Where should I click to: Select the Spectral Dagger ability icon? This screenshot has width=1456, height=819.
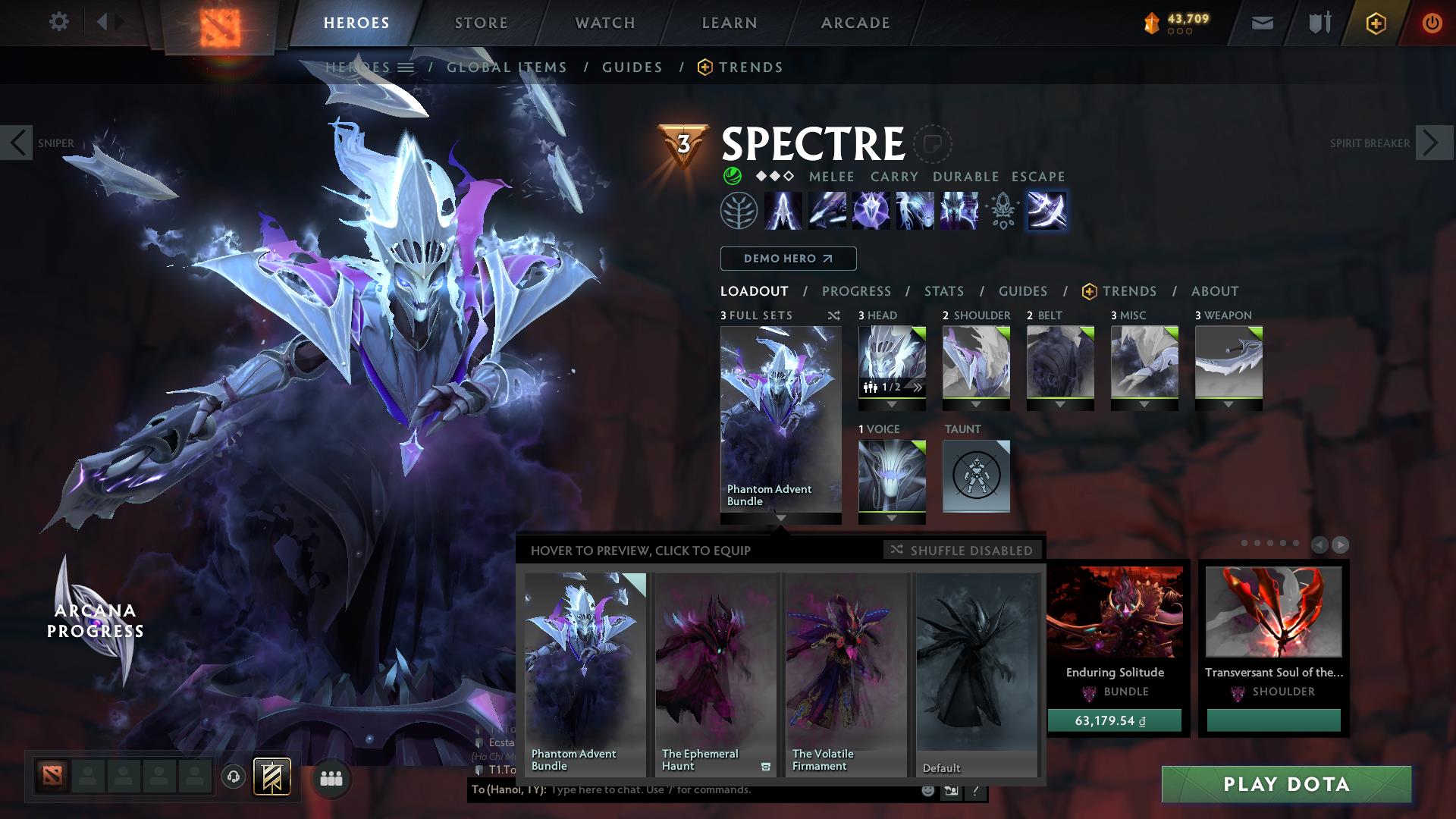coord(782,211)
